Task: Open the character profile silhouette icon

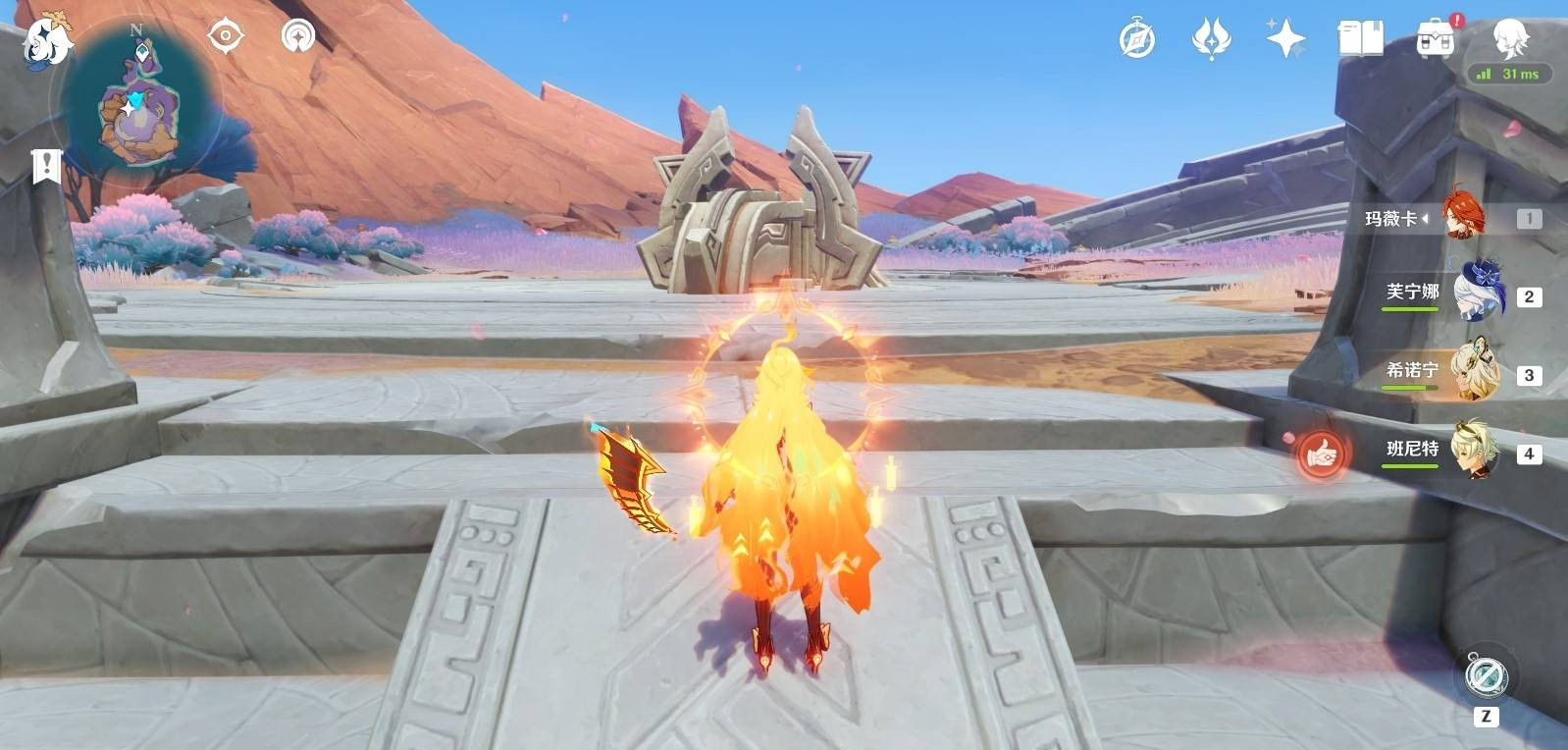Action: [x=1509, y=37]
